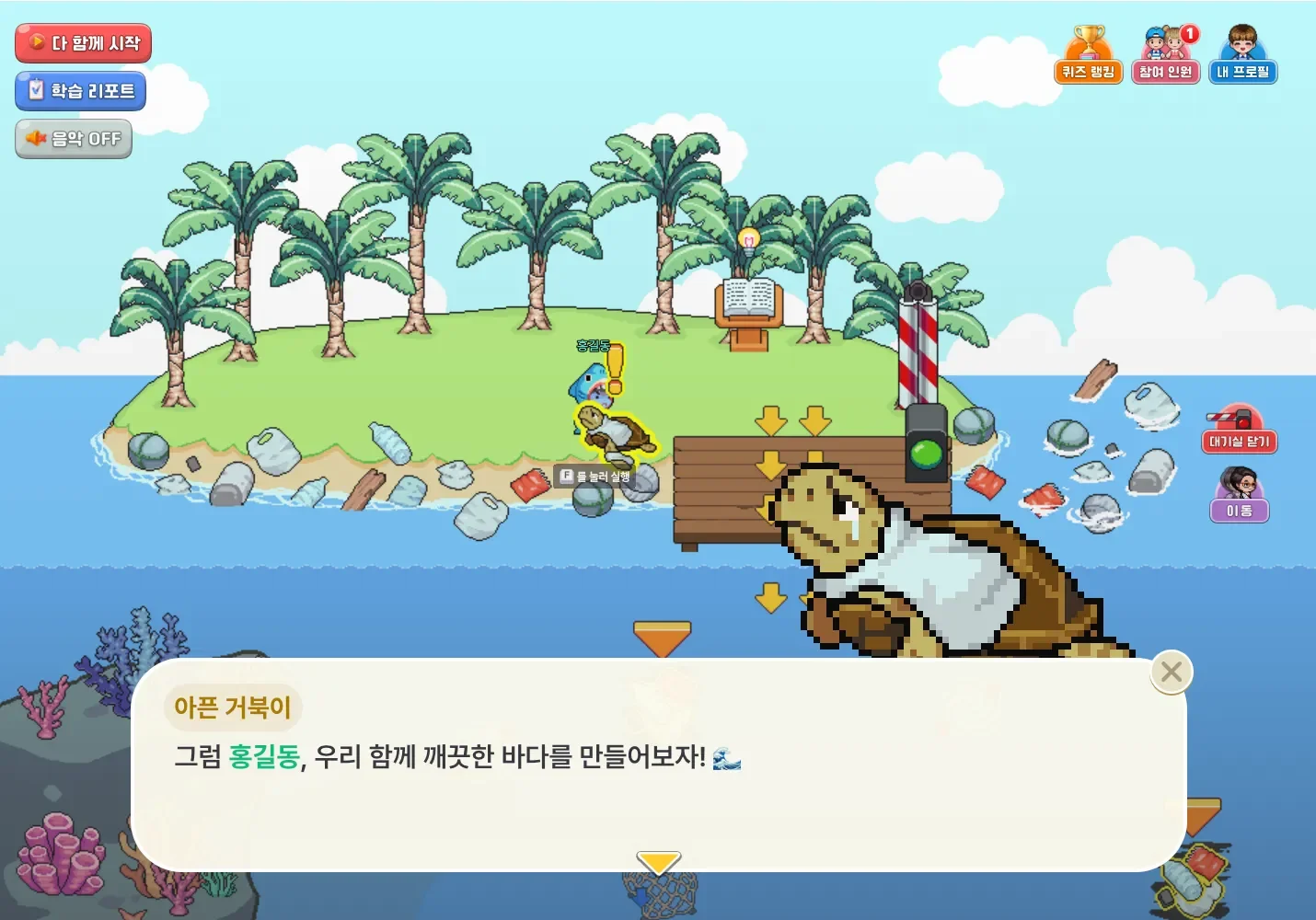
Task: Dismiss the 아픈 거북이 dialog box
Action: (x=1170, y=672)
